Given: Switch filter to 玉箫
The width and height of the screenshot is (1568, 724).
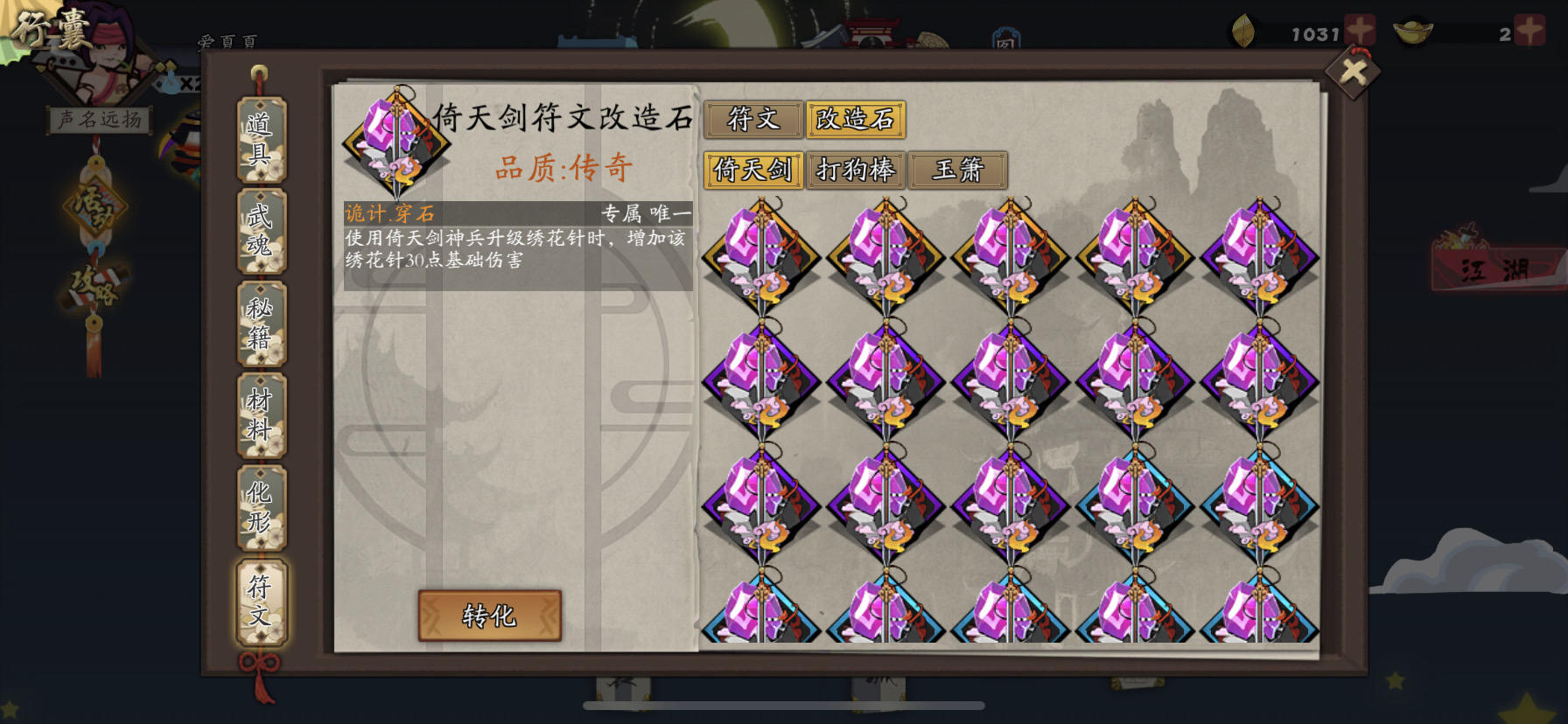Looking at the screenshot, I should (958, 170).
